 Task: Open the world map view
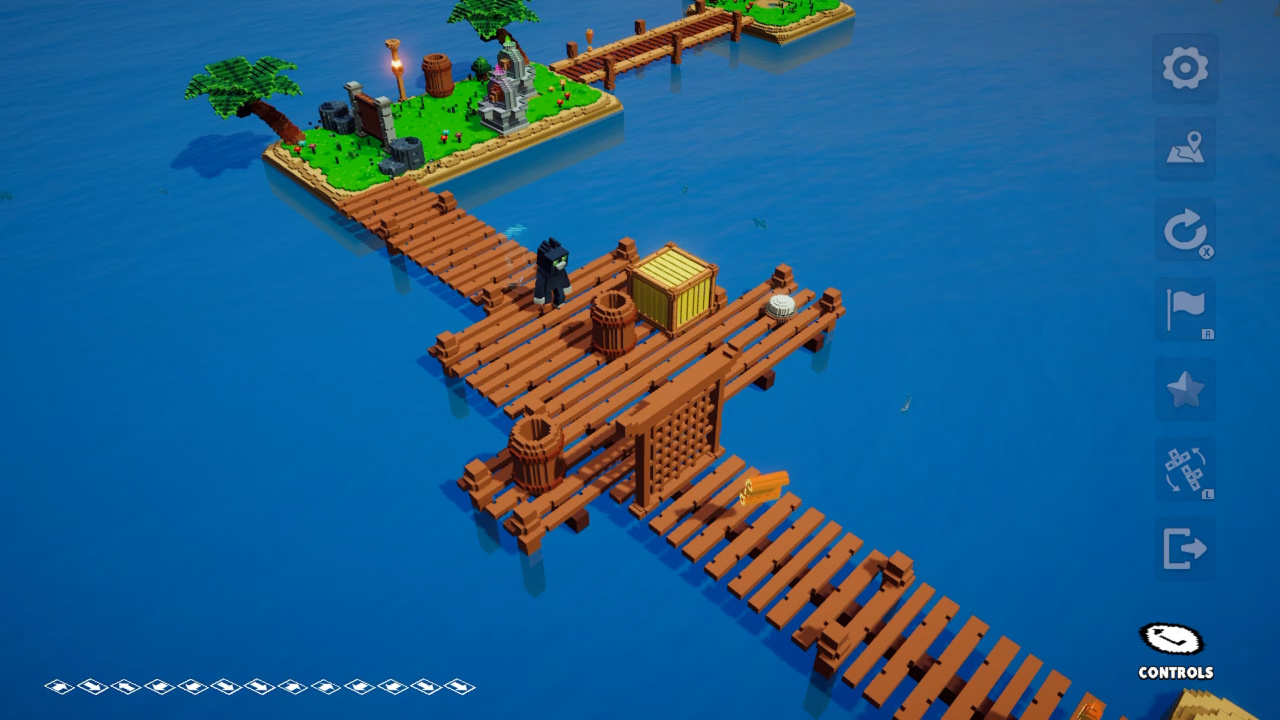pyautogui.click(x=1184, y=148)
